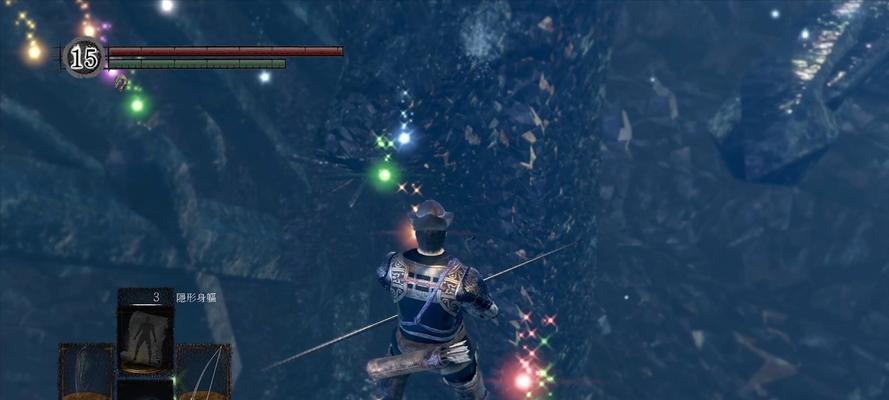Select the right-hand weapon slot
The height and width of the screenshot is (400, 889).
(x=204, y=372)
